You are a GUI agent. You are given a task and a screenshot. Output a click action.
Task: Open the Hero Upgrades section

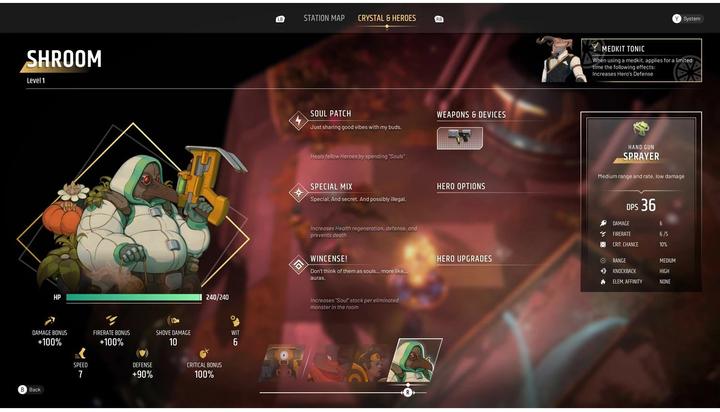464,259
